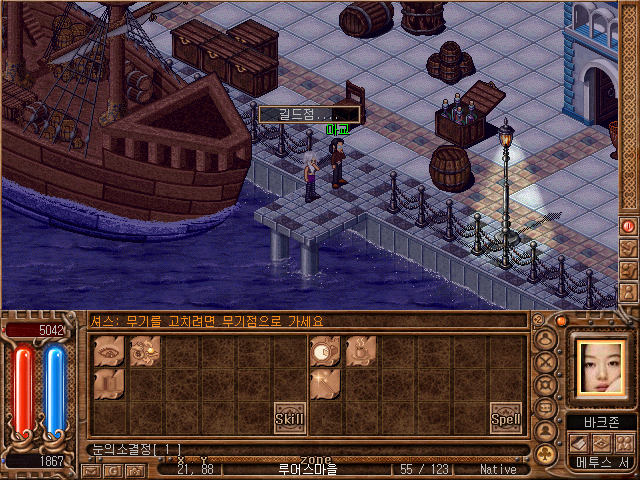Click the chat input line
The width and height of the screenshot is (640, 480).
[x=300, y=449]
